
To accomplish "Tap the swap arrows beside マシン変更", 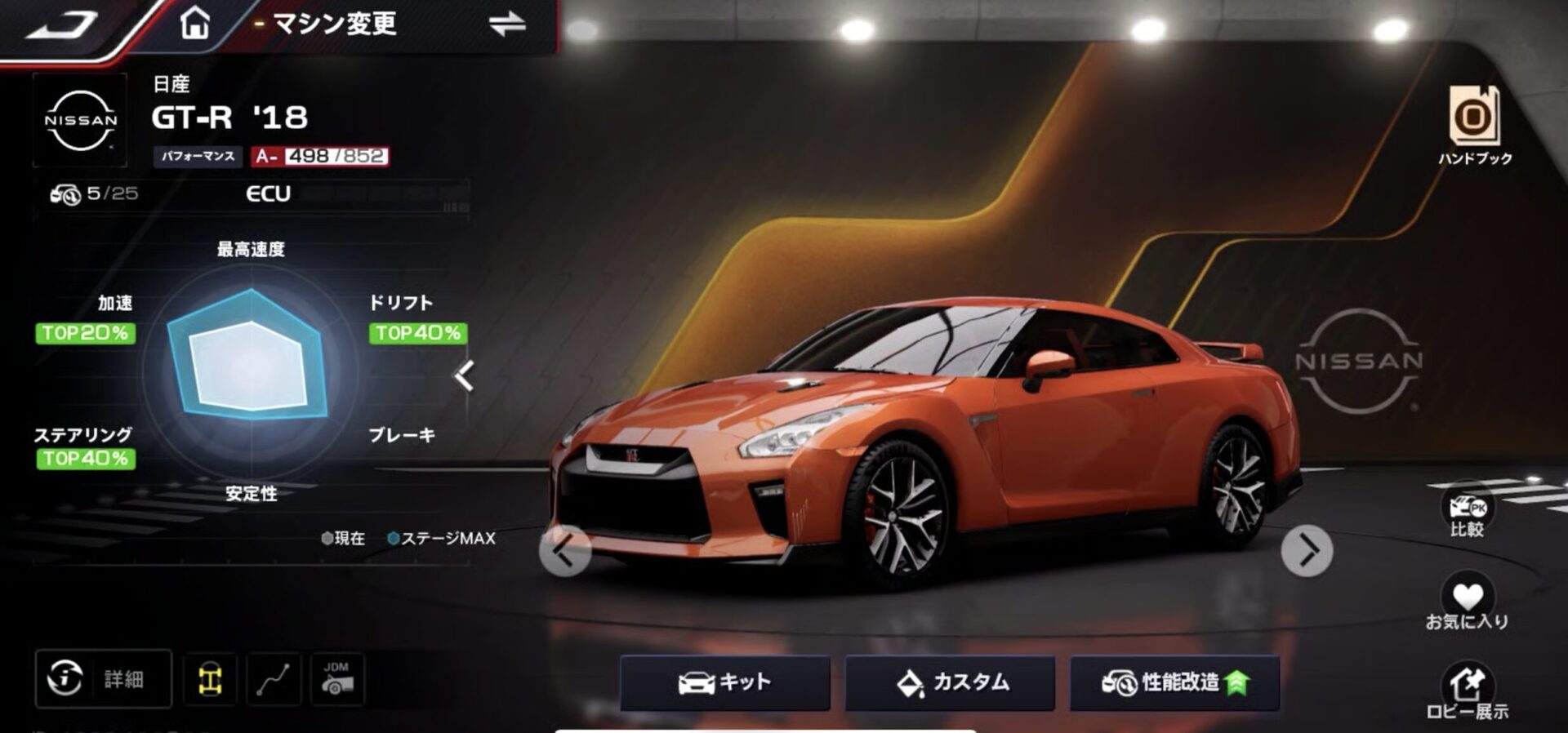I will pyautogui.click(x=507, y=24).
